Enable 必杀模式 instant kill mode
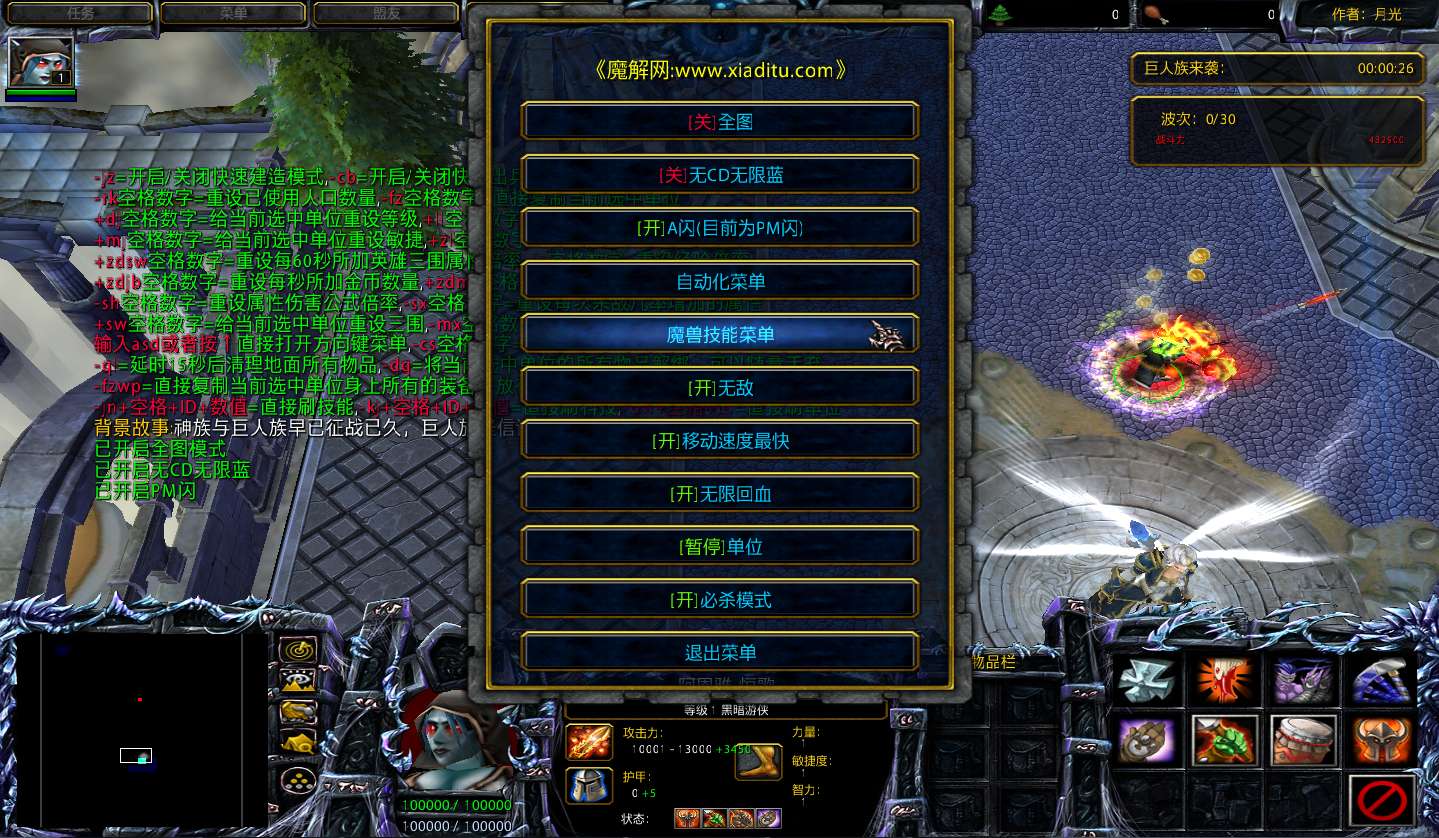The width and height of the screenshot is (1439, 838). (x=720, y=599)
